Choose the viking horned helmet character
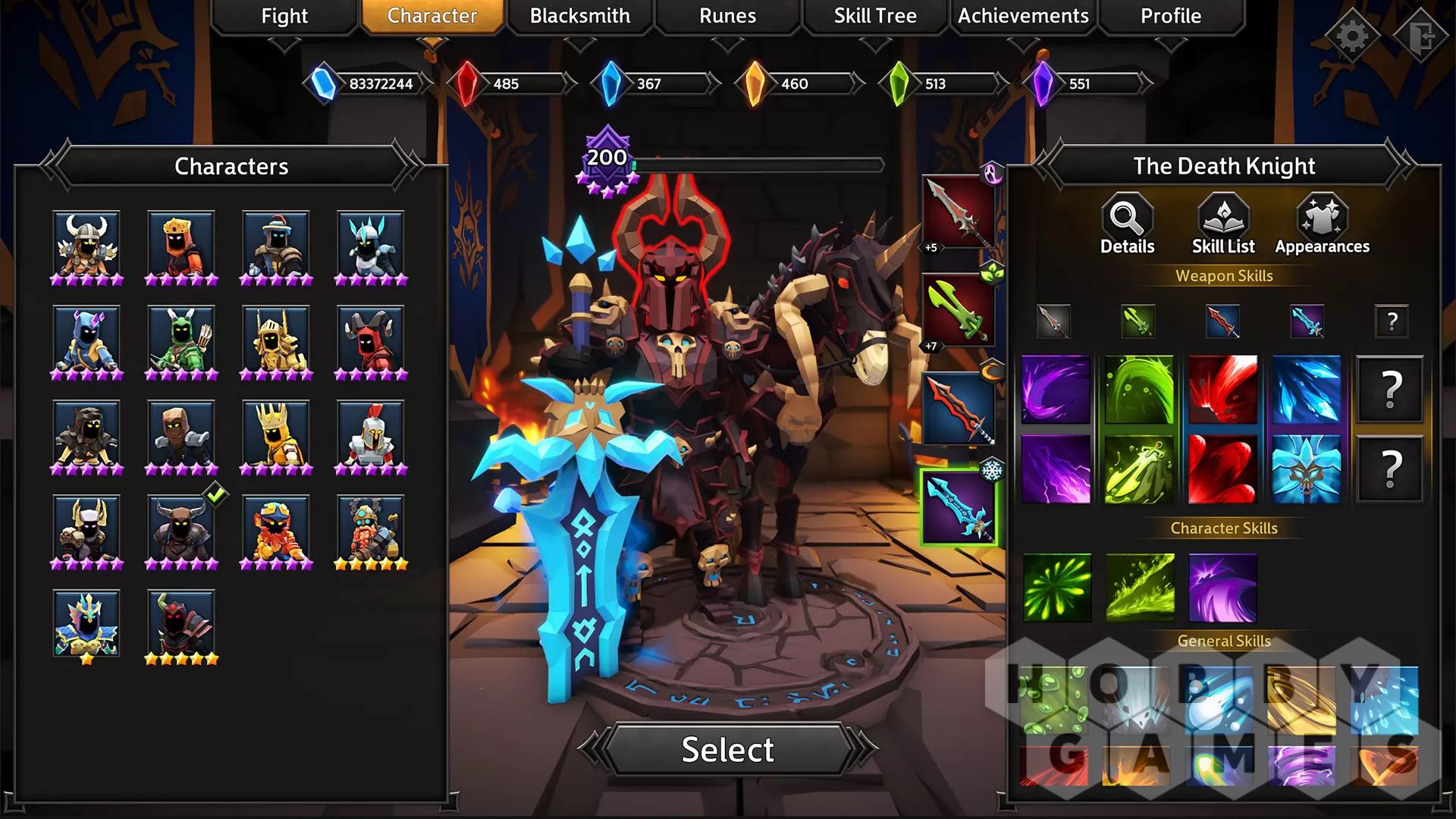The image size is (1456, 819). point(86,244)
